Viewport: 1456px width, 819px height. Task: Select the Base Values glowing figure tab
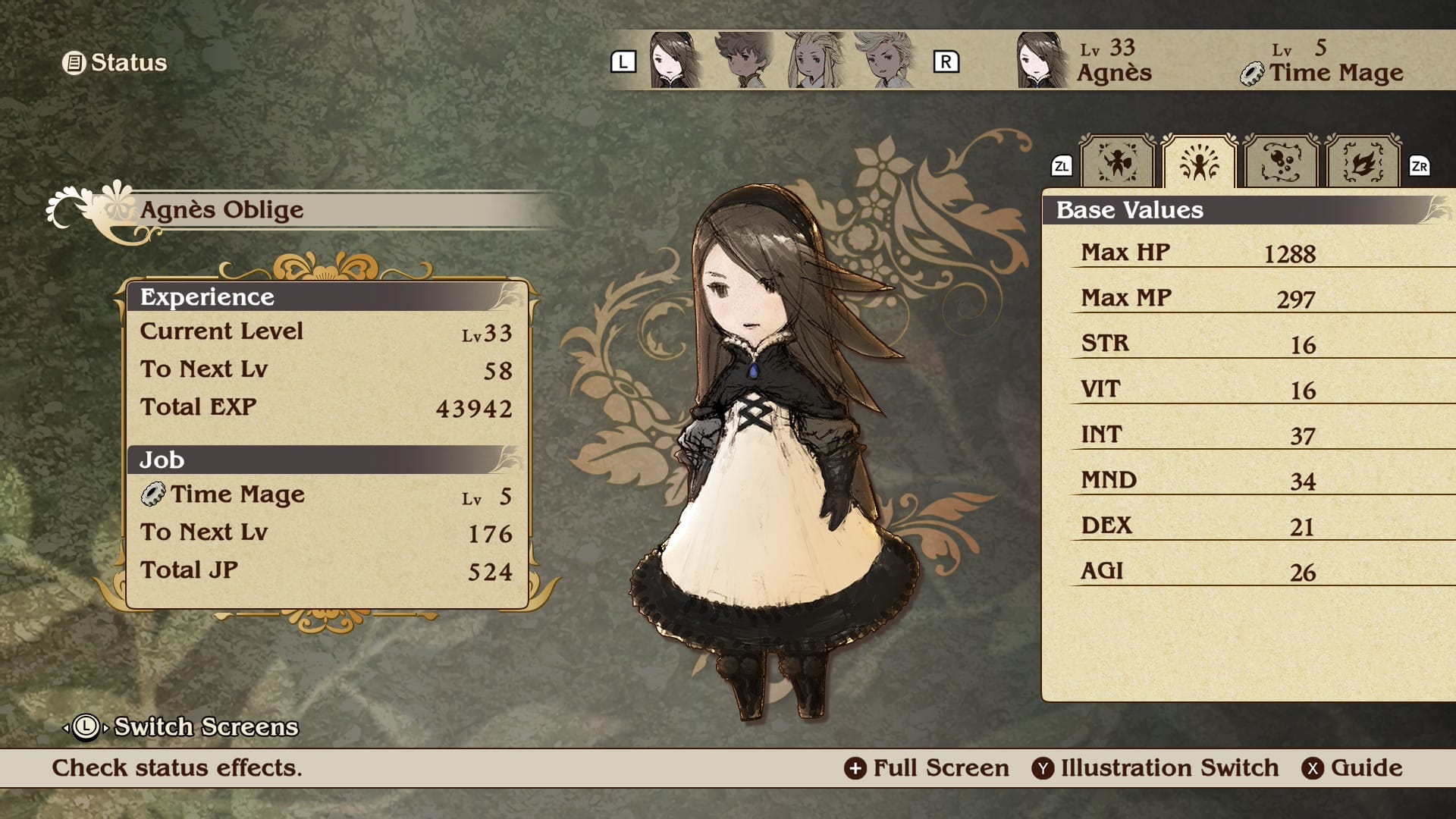click(x=1199, y=162)
